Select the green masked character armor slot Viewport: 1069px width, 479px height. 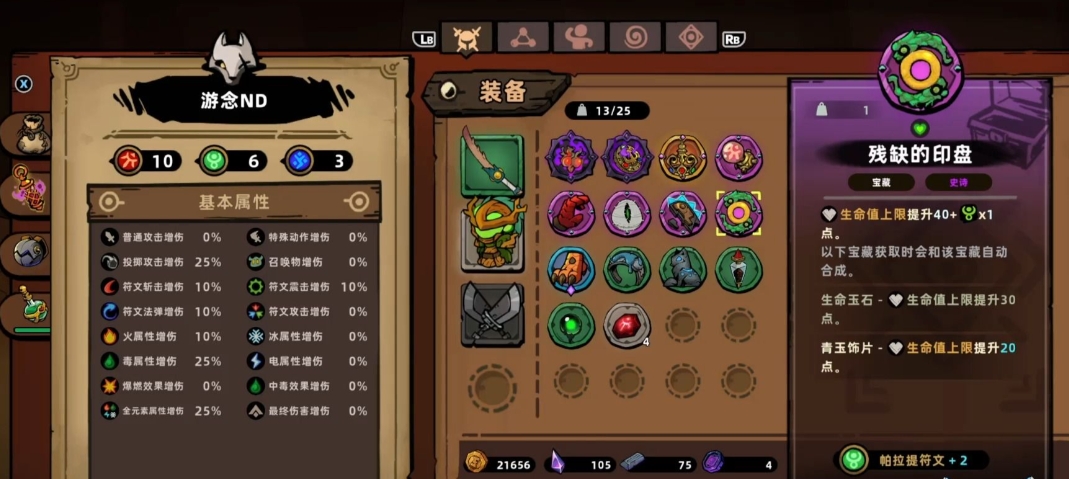pos(492,233)
